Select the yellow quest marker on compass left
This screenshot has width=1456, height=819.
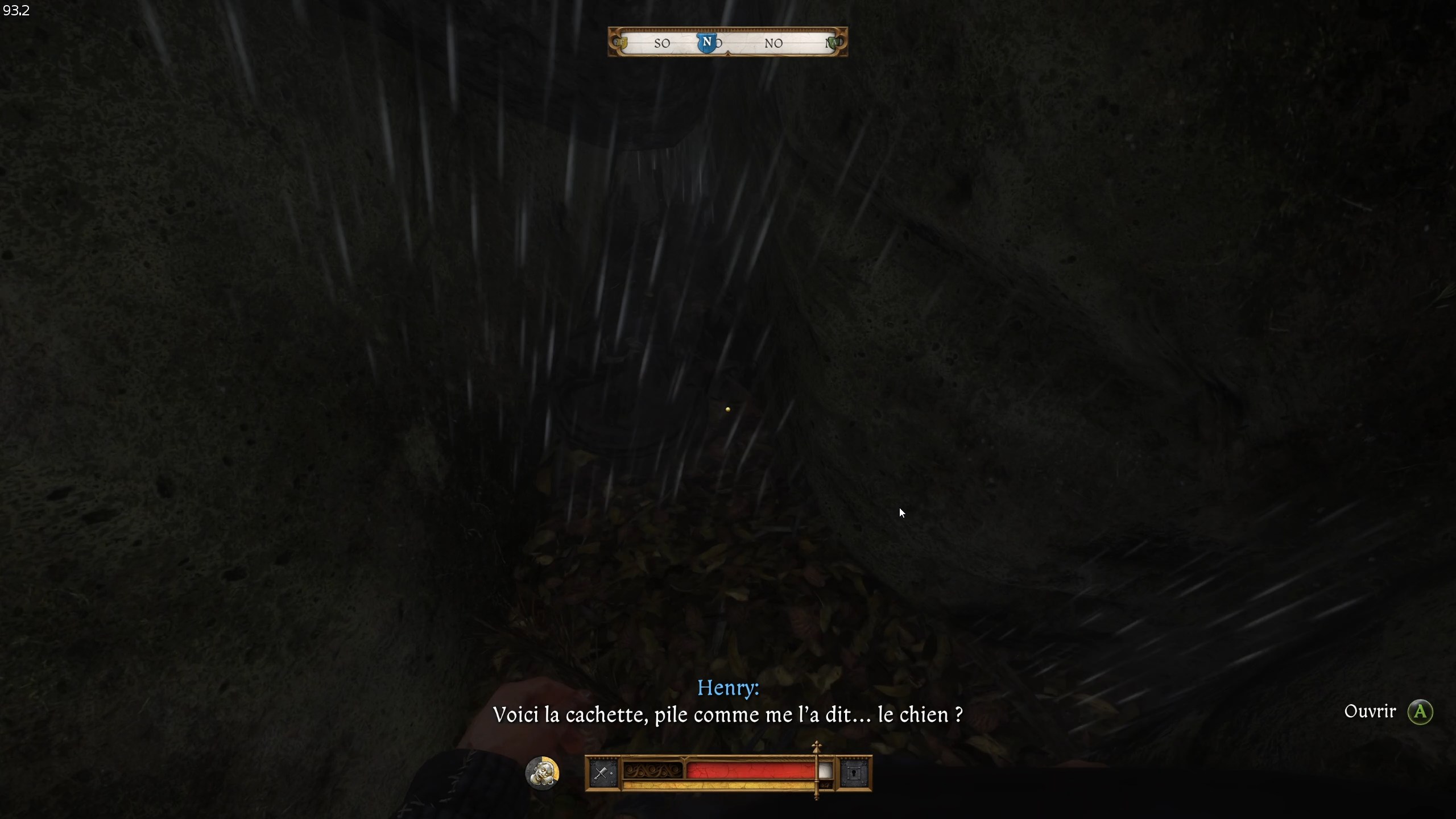pyautogui.click(x=622, y=43)
